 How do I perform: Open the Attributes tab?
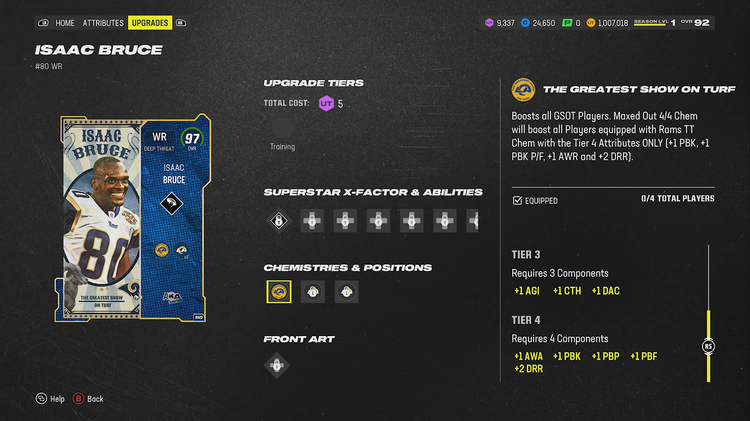pos(103,22)
